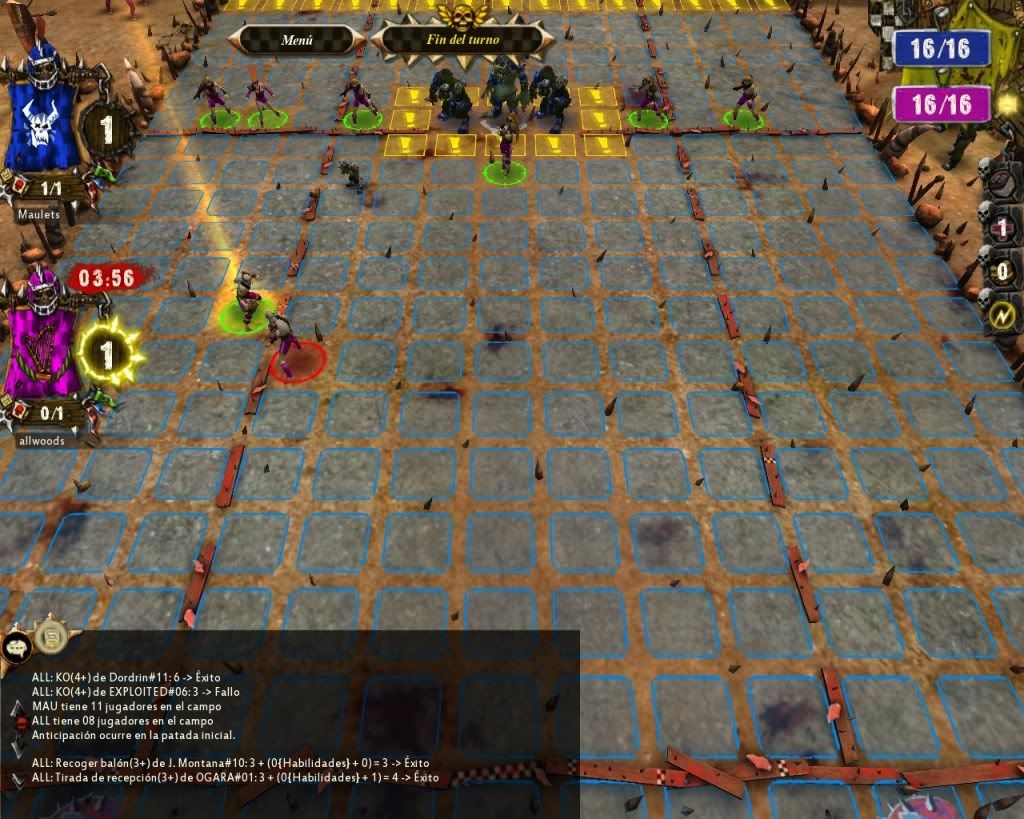Click the skull panel showing number 0
This screenshot has height=819, width=1024.
(1002, 272)
